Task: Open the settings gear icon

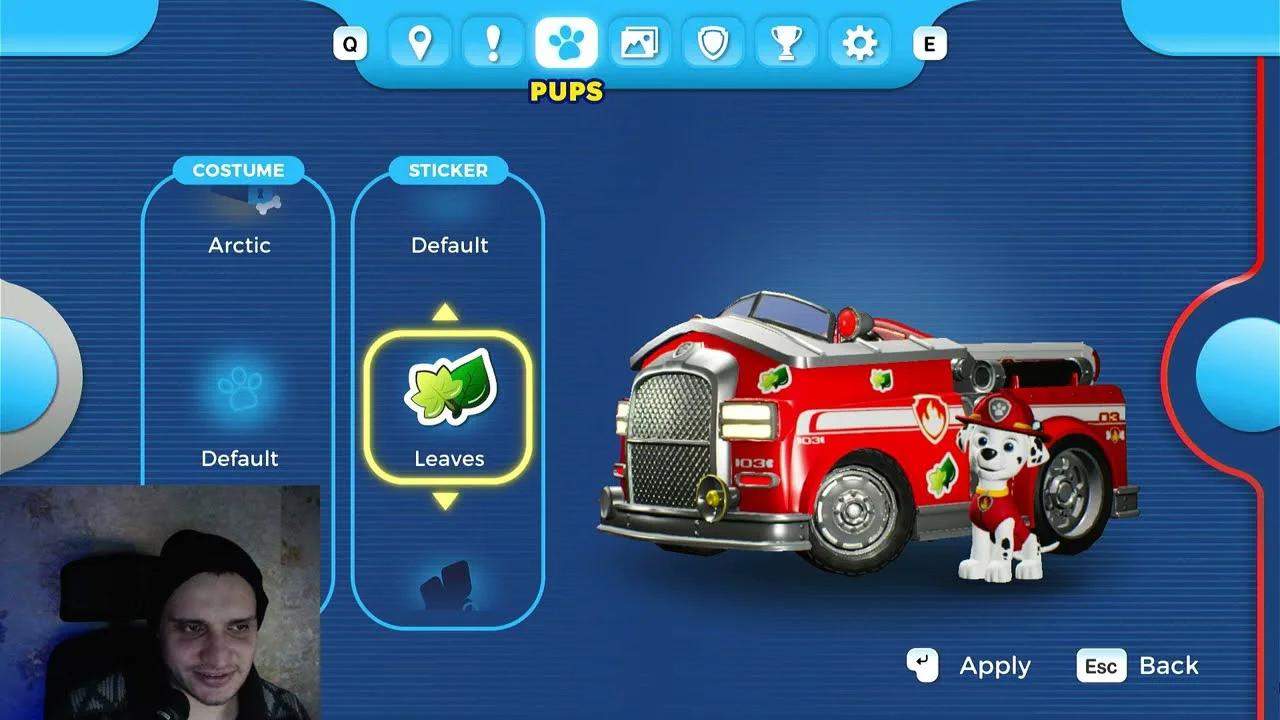Action: point(859,43)
